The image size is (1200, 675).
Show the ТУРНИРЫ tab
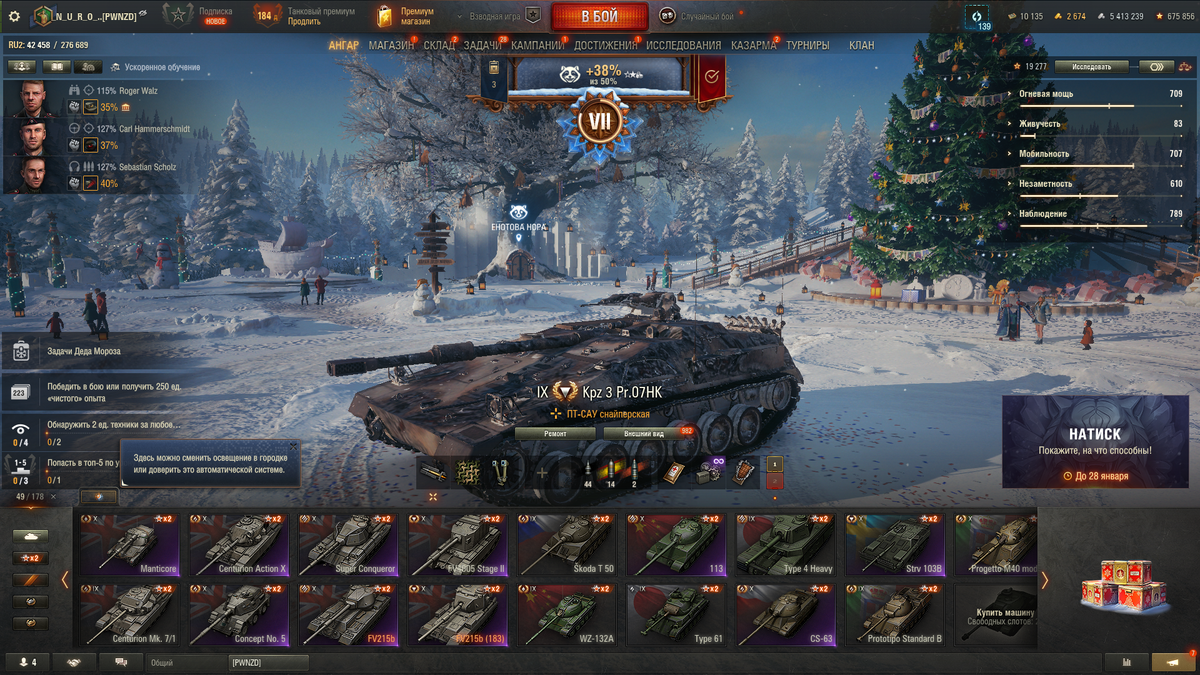(x=807, y=45)
